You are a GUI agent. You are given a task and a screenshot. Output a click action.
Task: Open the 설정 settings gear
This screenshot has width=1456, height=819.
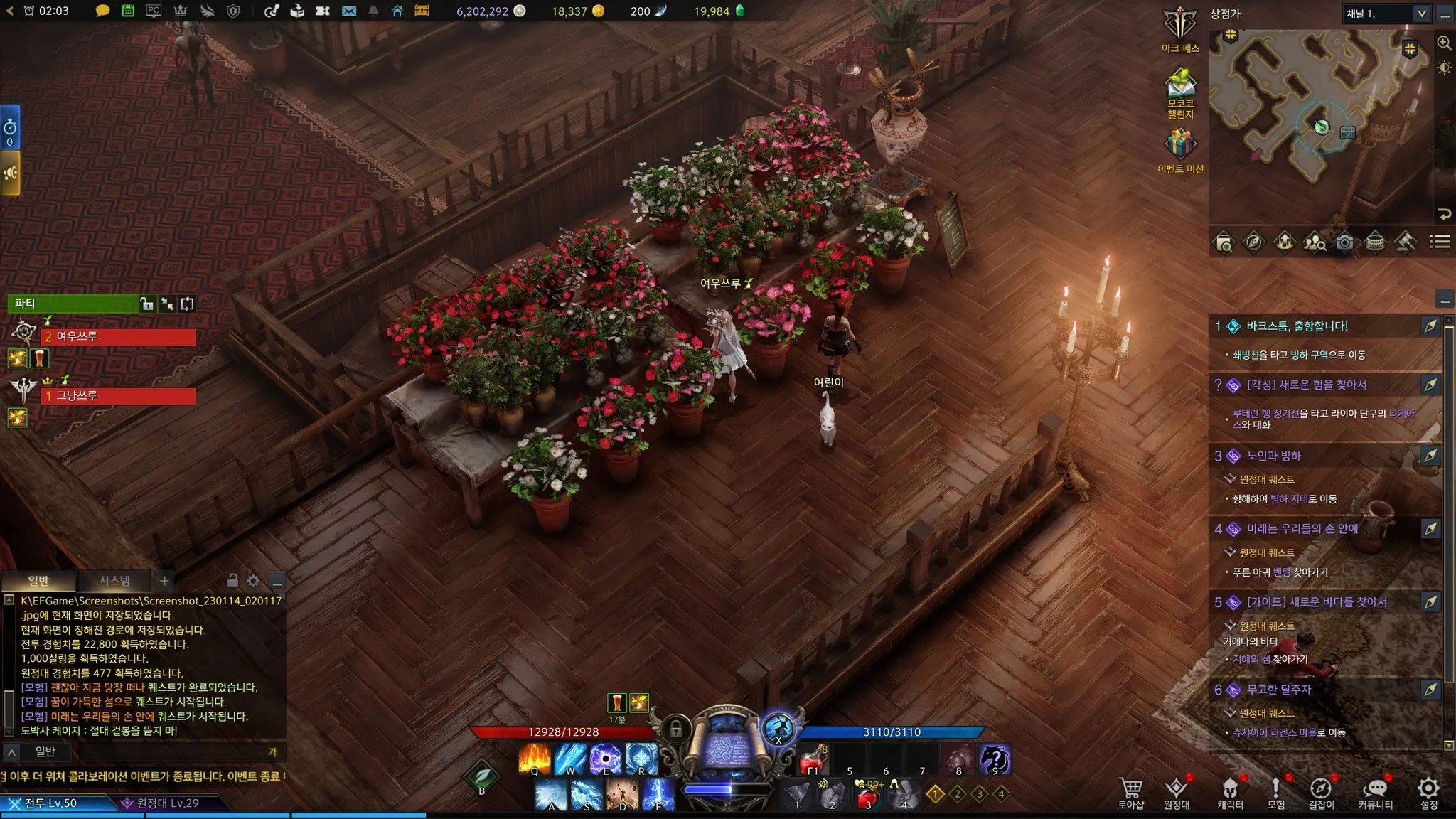tap(1428, 792)
